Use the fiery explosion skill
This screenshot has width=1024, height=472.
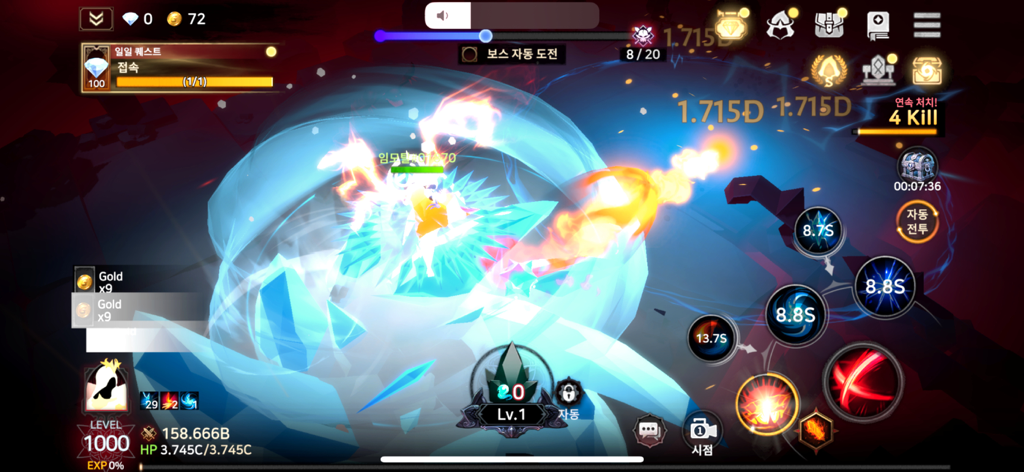pyautogui.click(x=767, y=402)
